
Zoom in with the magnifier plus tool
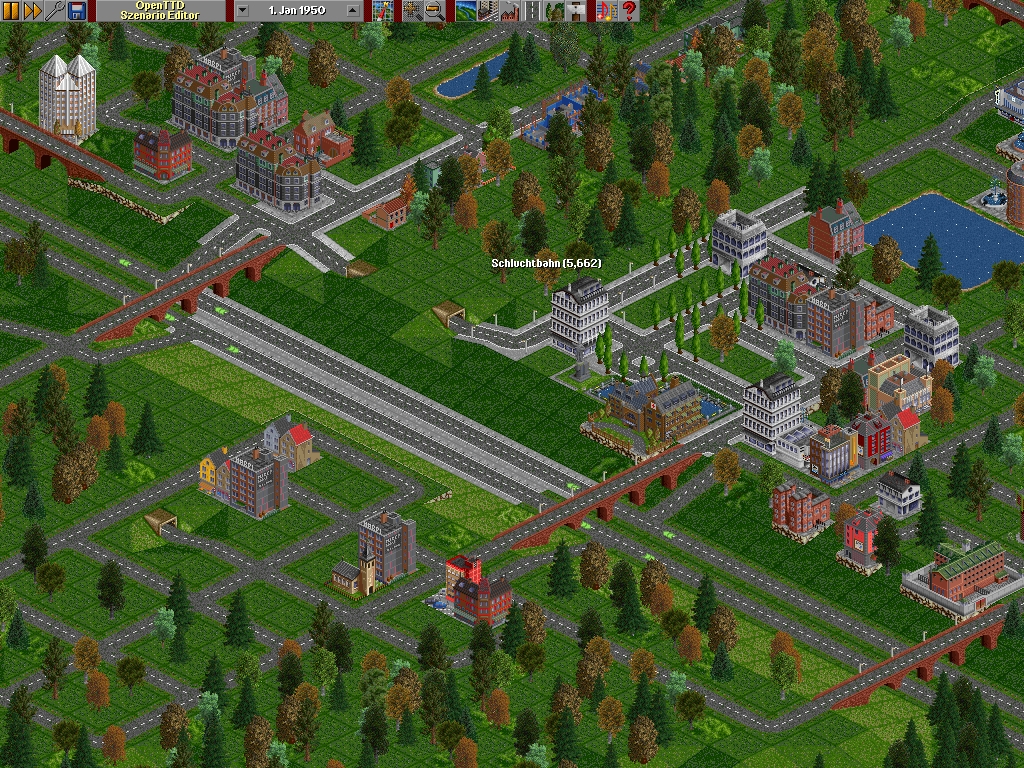pos(412,11)
